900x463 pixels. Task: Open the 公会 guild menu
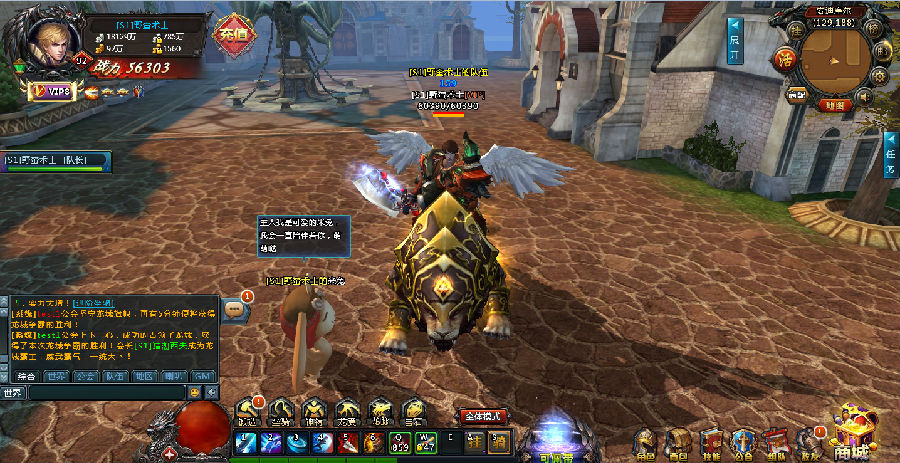point(743,442)
